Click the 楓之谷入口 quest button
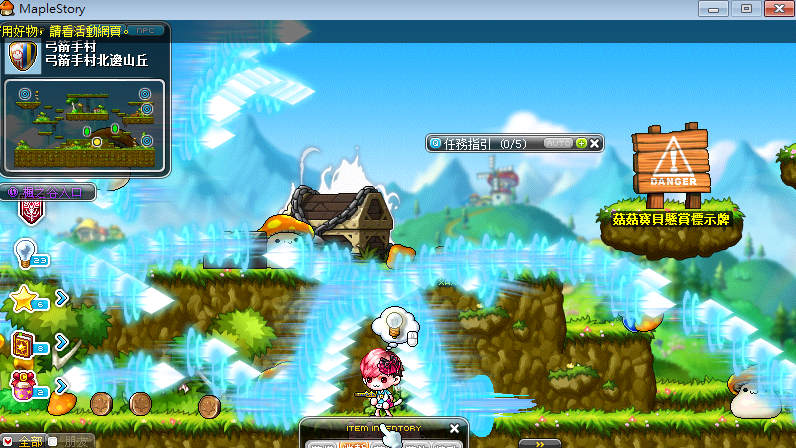The width and height of the screenshot is (796, 448). click(x=48, y=190)
